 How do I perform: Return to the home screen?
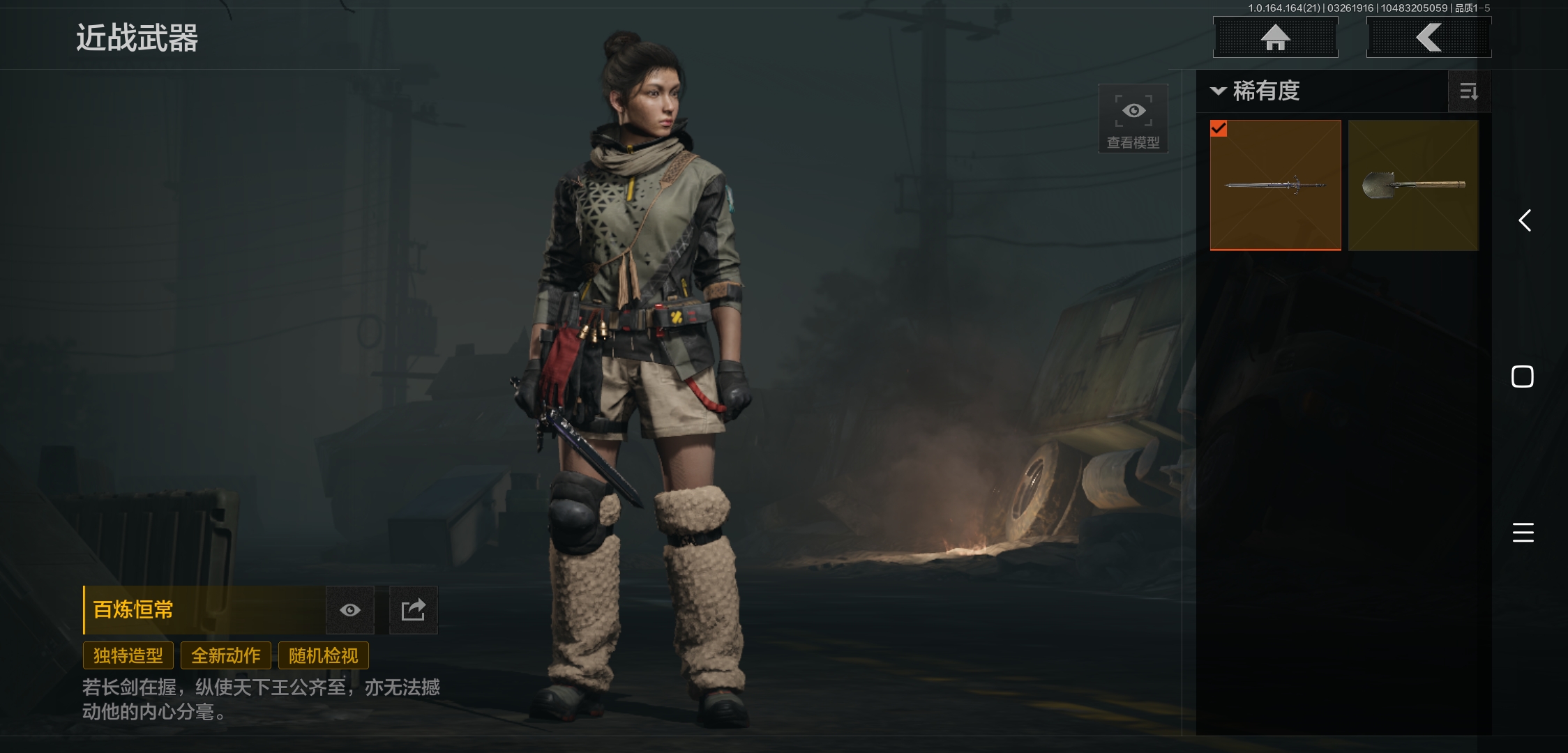click(x=1275, y=38)
